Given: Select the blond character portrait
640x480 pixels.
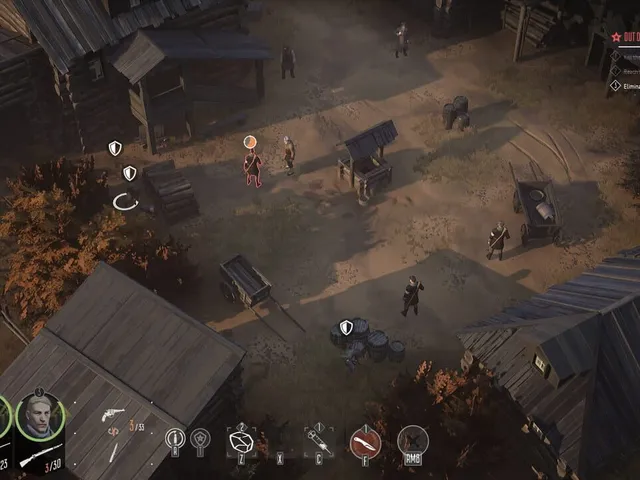Looking at the screenshot, I should 40,414.
